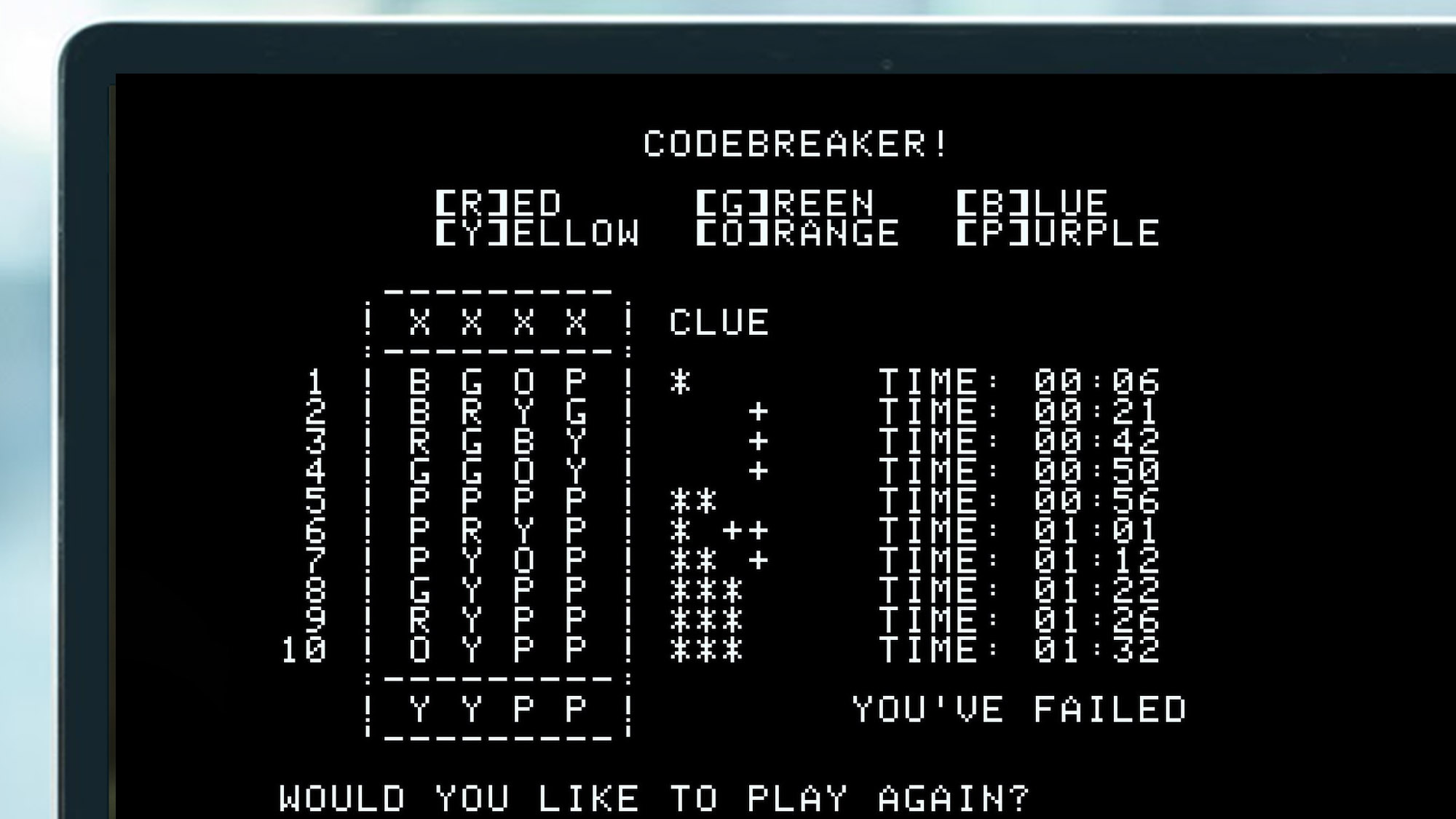Select the row 1 number label
1456x819 pixels.
tap(314, 379)
